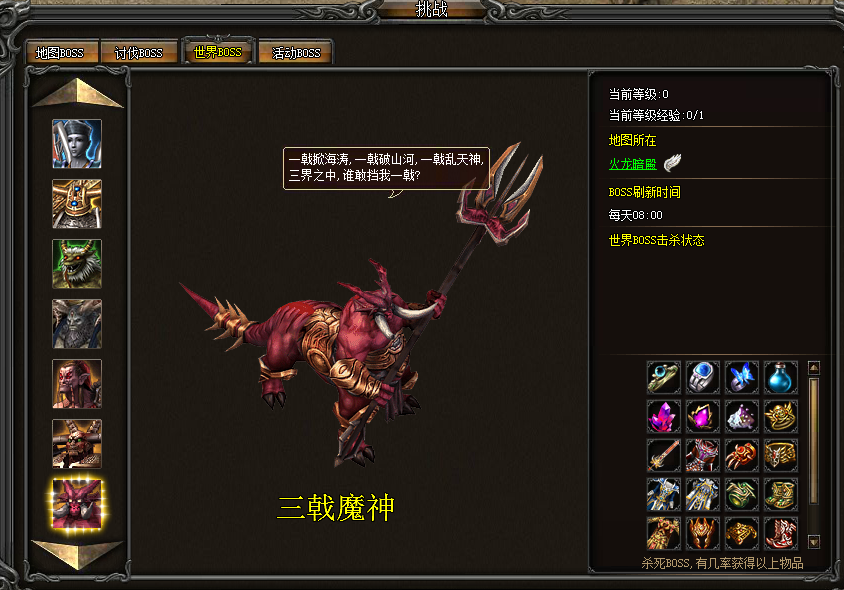
Task: View the blue butterfly ring reward
Action: tap(742, 377)
